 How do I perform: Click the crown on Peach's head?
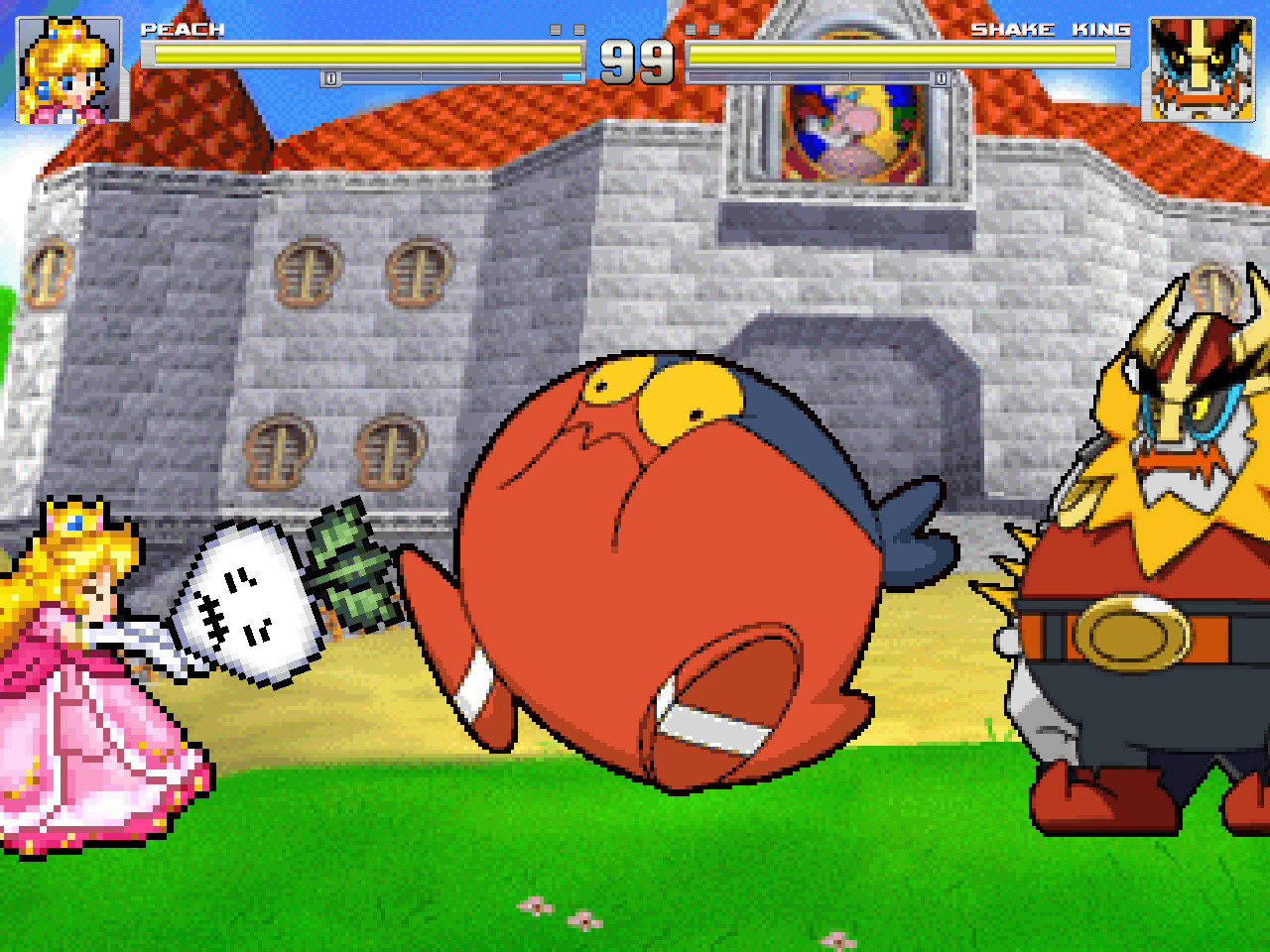click(74, 521)
